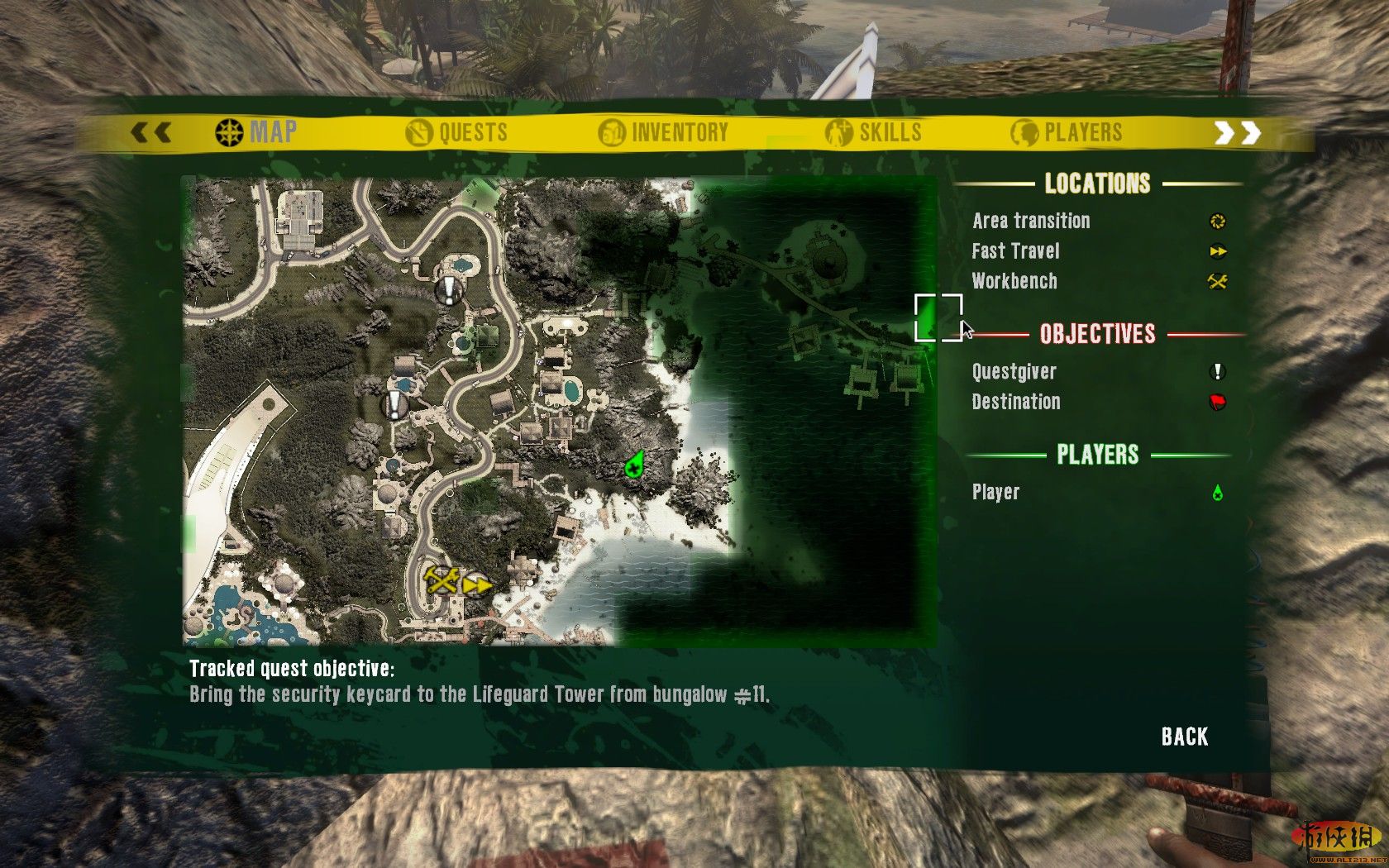Click the green player marker on the map

pos(634,466)
